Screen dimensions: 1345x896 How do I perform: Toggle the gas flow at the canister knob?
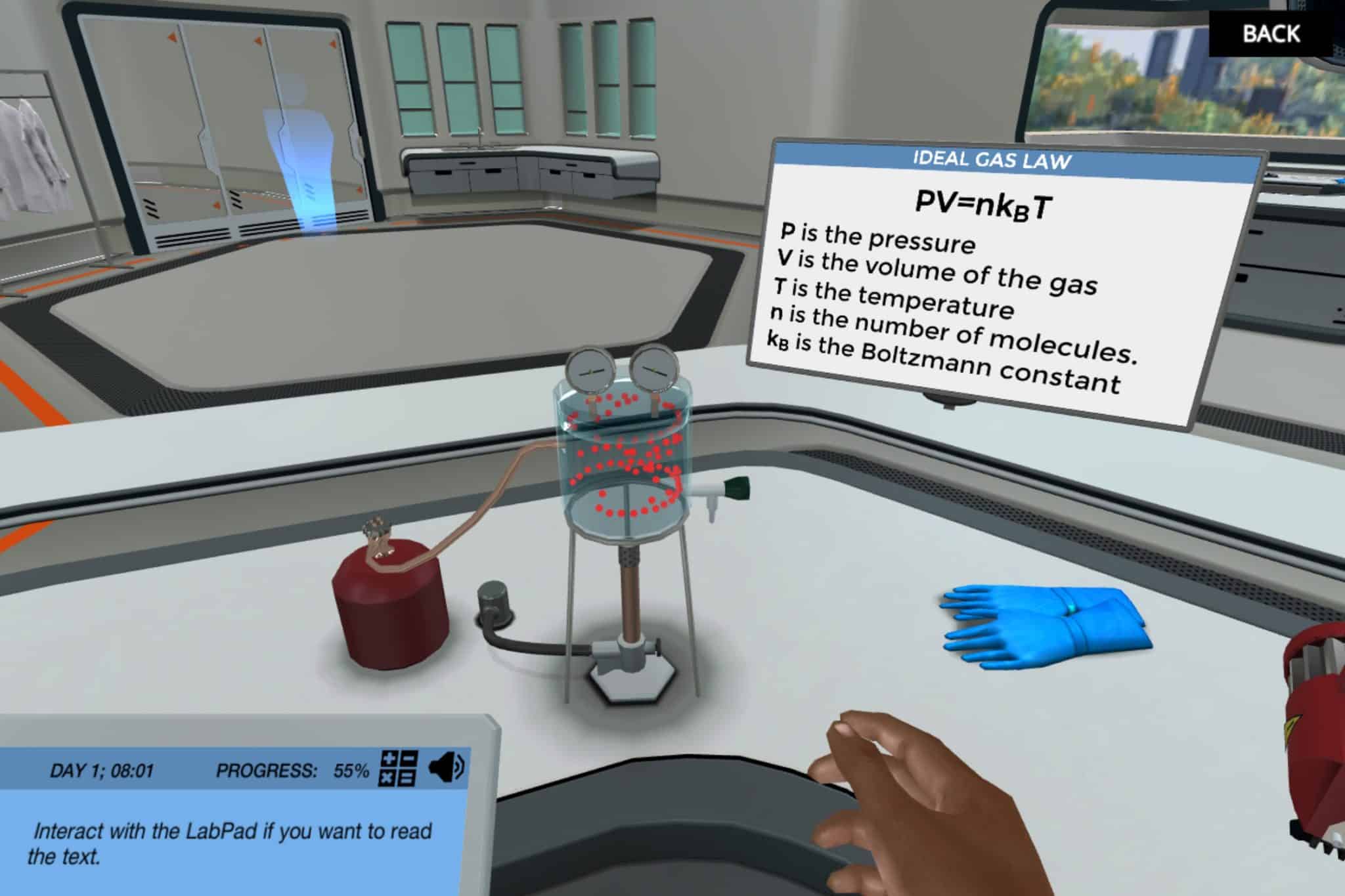click(376, 528)
